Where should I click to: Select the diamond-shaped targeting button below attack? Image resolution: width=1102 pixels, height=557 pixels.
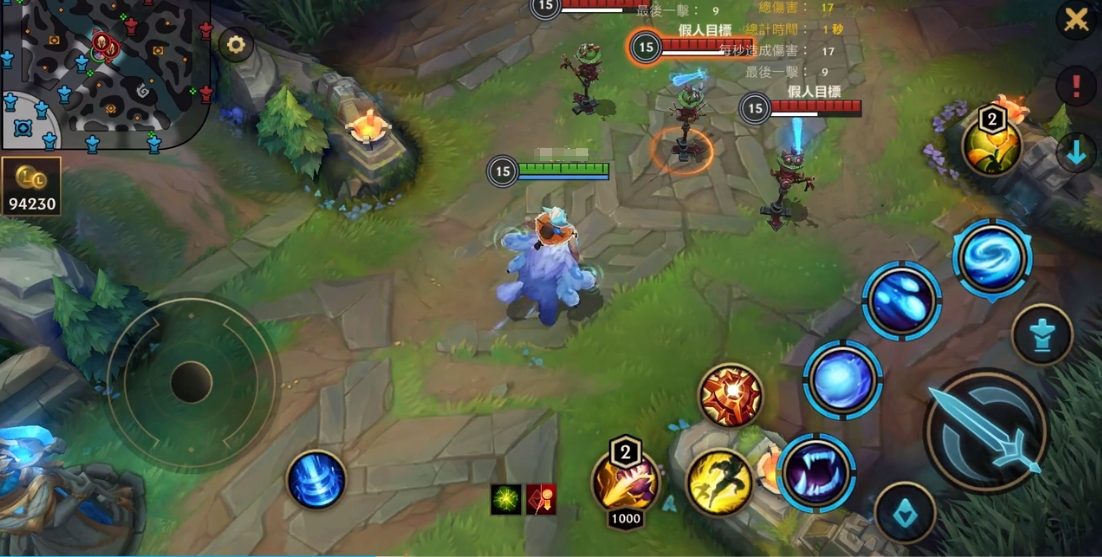point(905,514)
